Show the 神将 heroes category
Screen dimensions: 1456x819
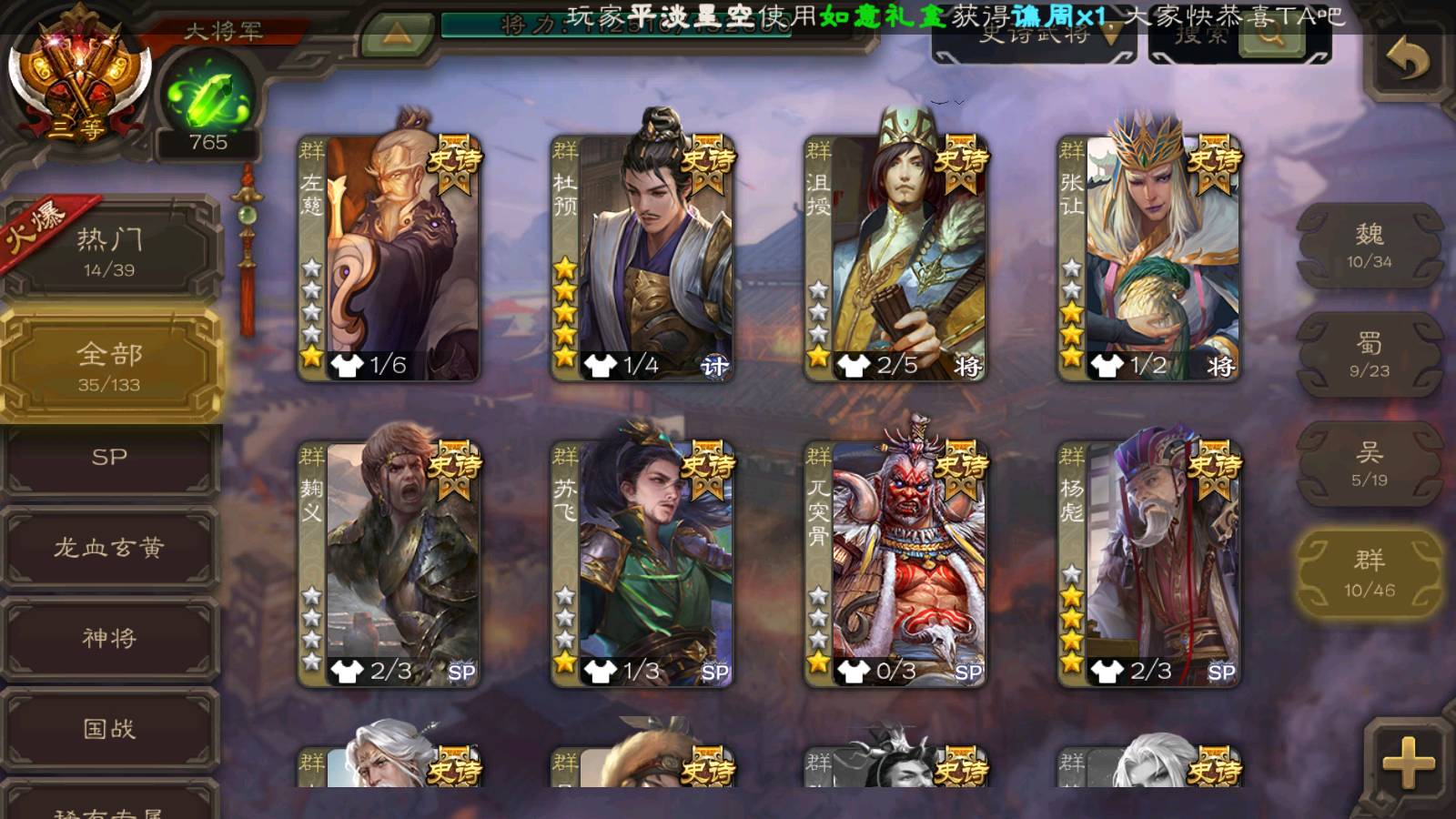coord(109,638)
